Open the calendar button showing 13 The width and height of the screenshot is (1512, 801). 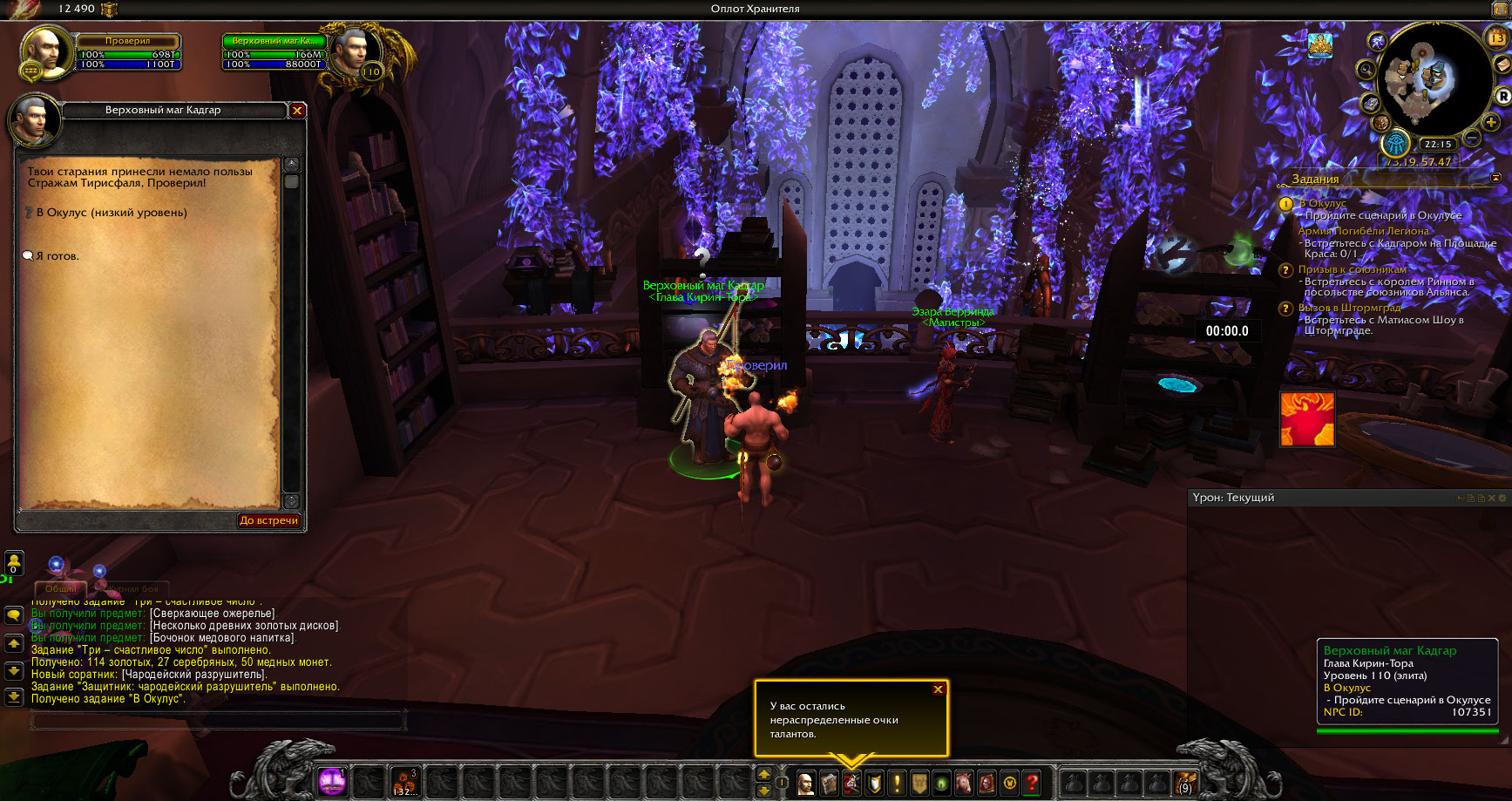1496,38
